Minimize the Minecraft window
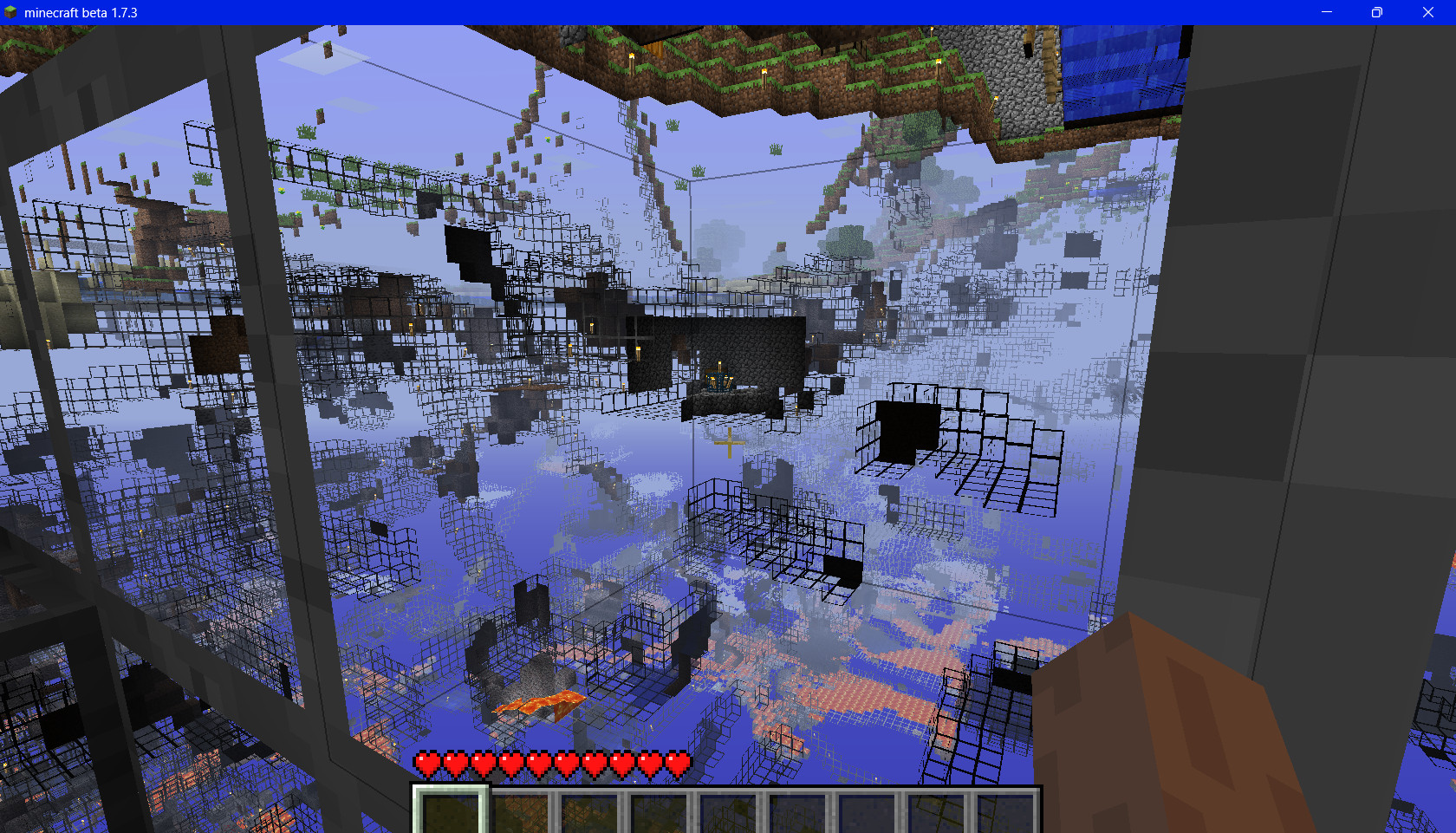The height and width of the screenshot is (833, 1456). (x=1326, y=12)
